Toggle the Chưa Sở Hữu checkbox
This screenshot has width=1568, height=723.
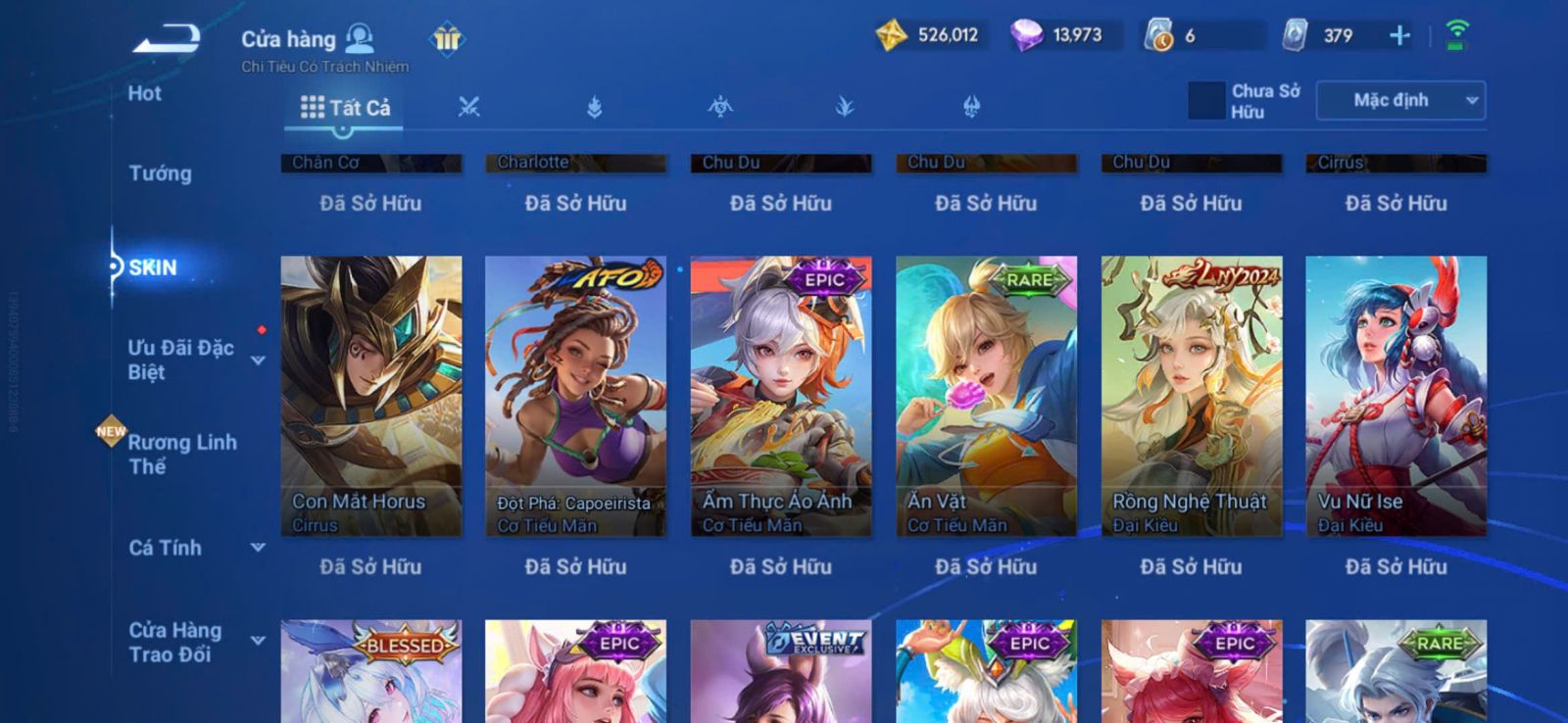click(x=1206, y=101)
